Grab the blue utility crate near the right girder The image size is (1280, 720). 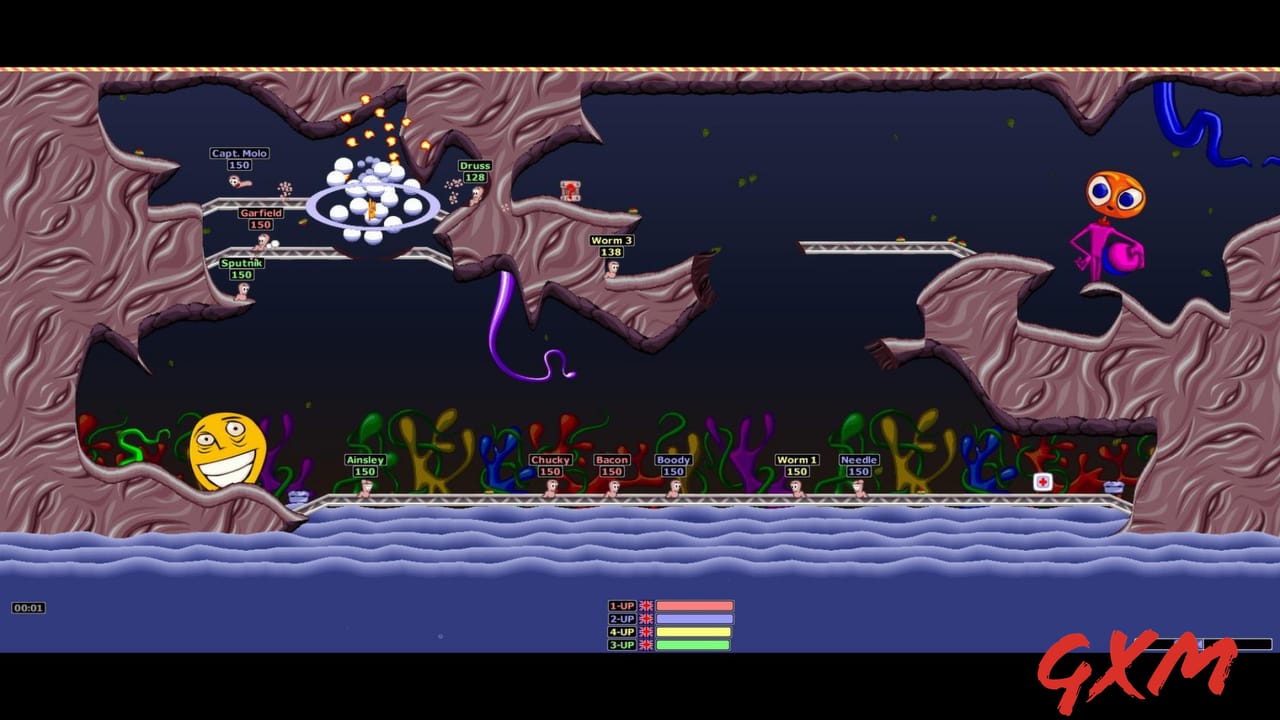tap(1115, 487)
